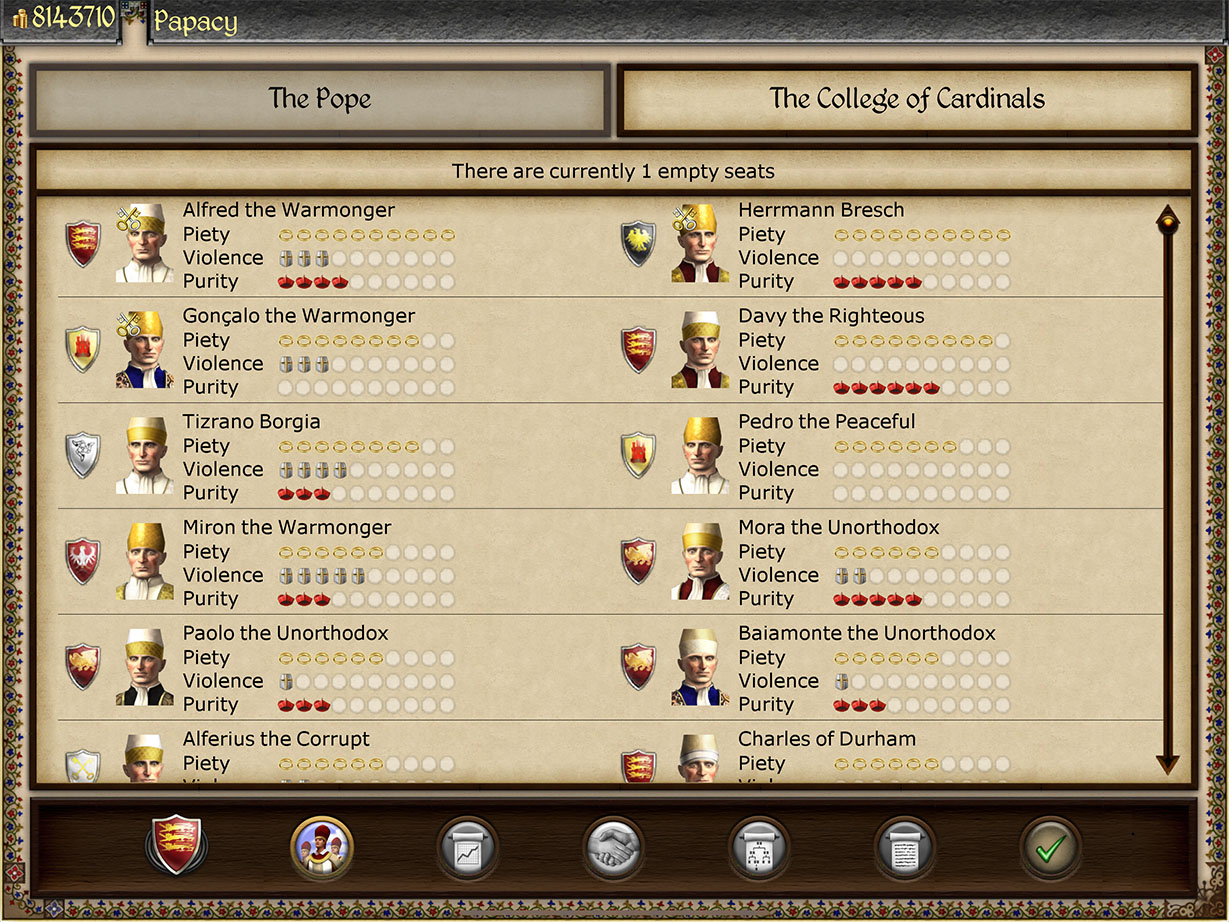Switch to The Pope tab
The image size is (1229, 922).
click(x=319, y=100)
